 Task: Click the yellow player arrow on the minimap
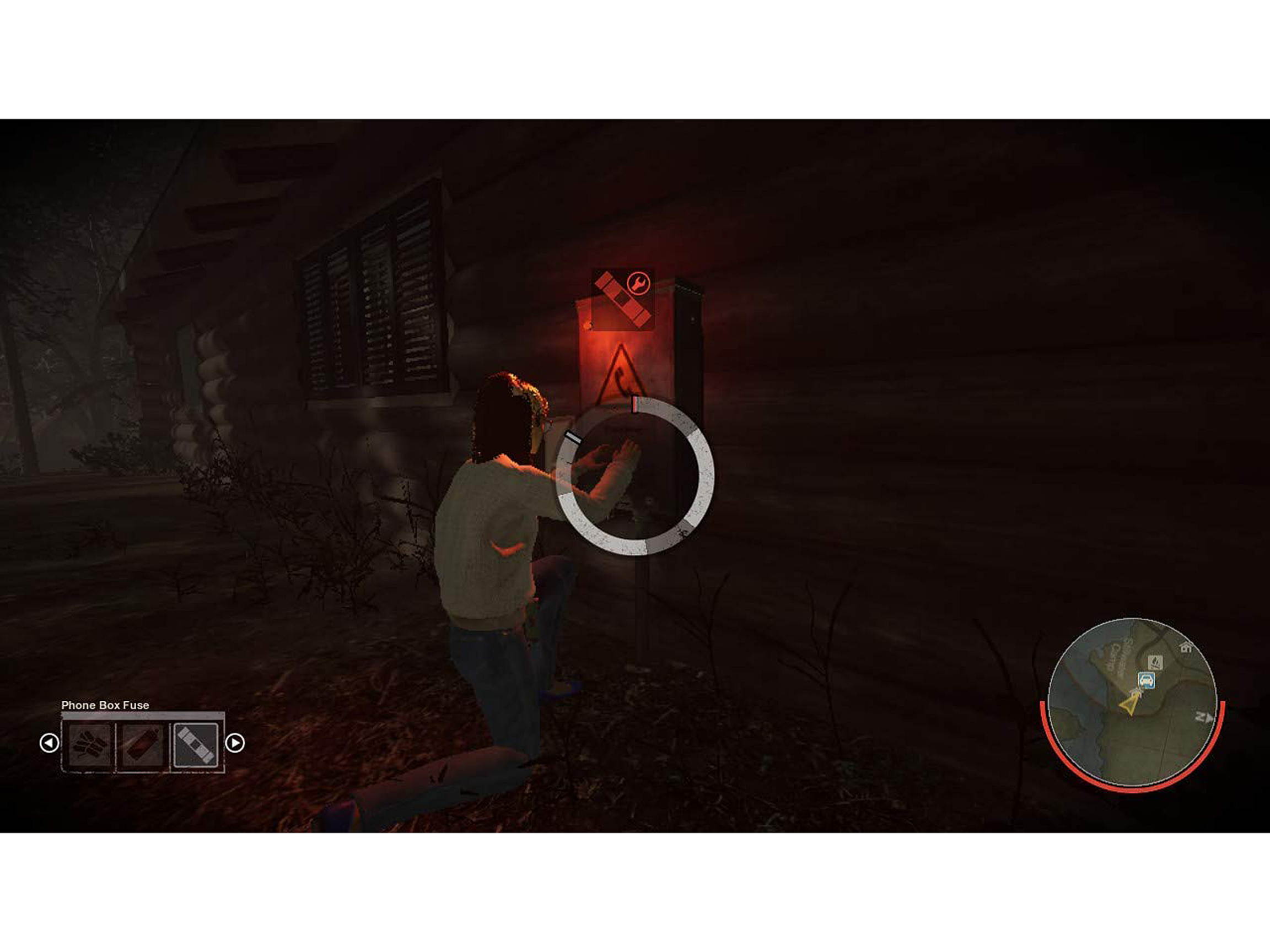coord(1130,705)
